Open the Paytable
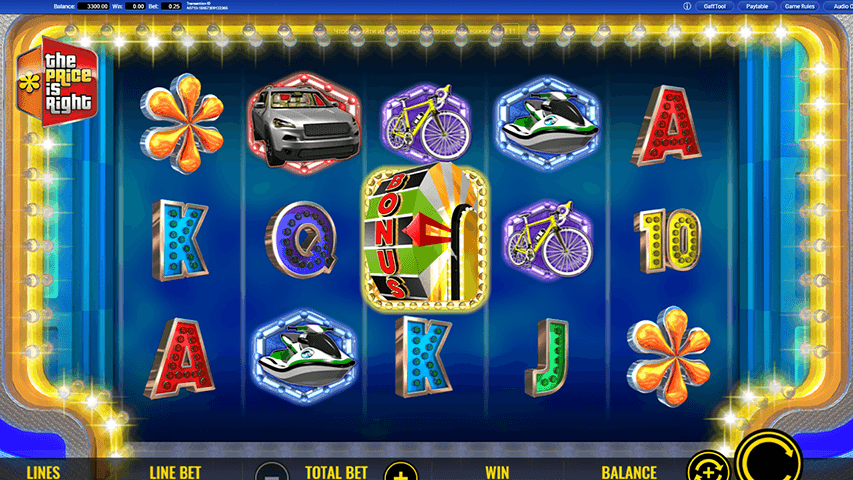This screenshot has width=853, height=480. [x=759, y=6]
